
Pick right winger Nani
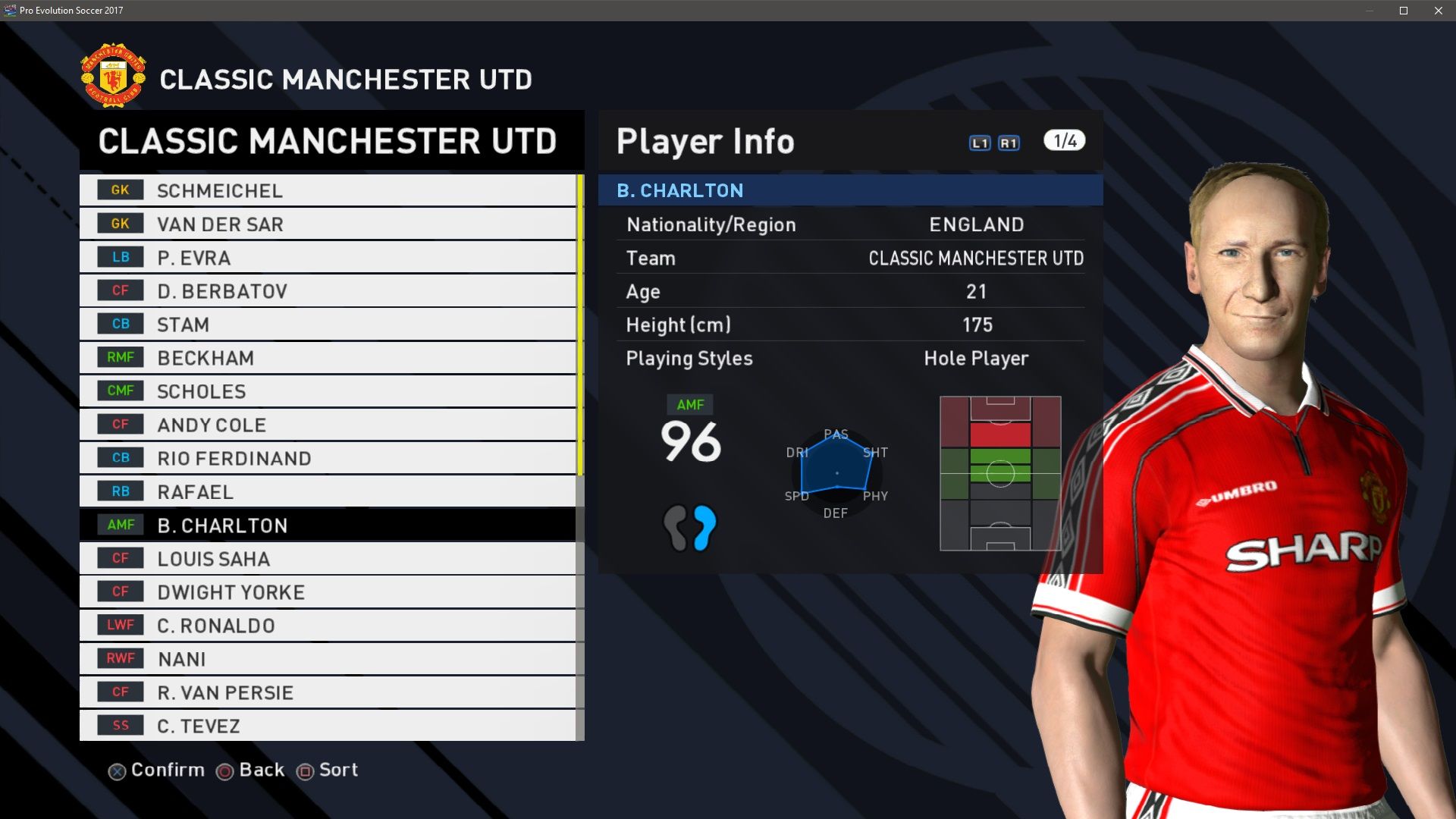(x=327, y=658)
